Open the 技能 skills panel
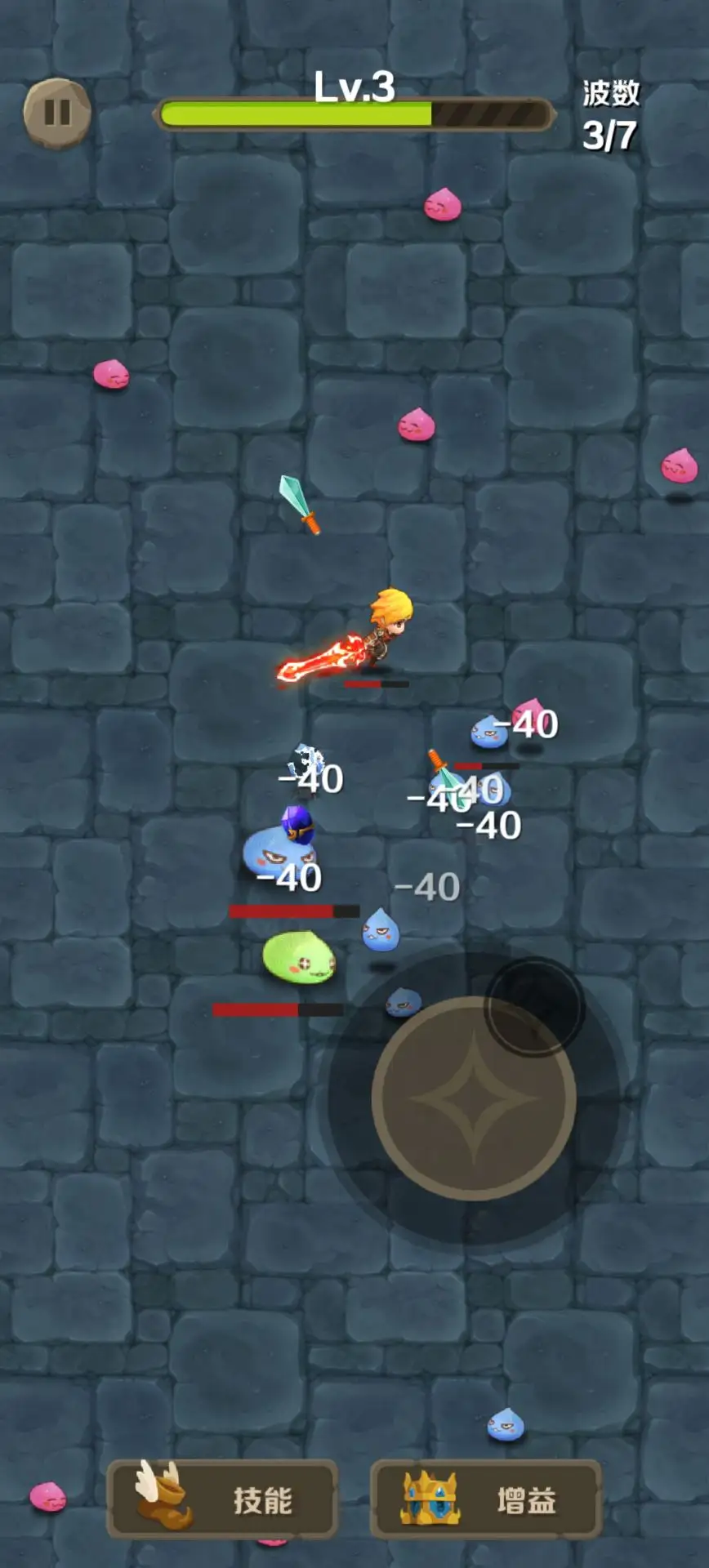The height and width of the screenshot is (1568, 709). pos(223,1499)
